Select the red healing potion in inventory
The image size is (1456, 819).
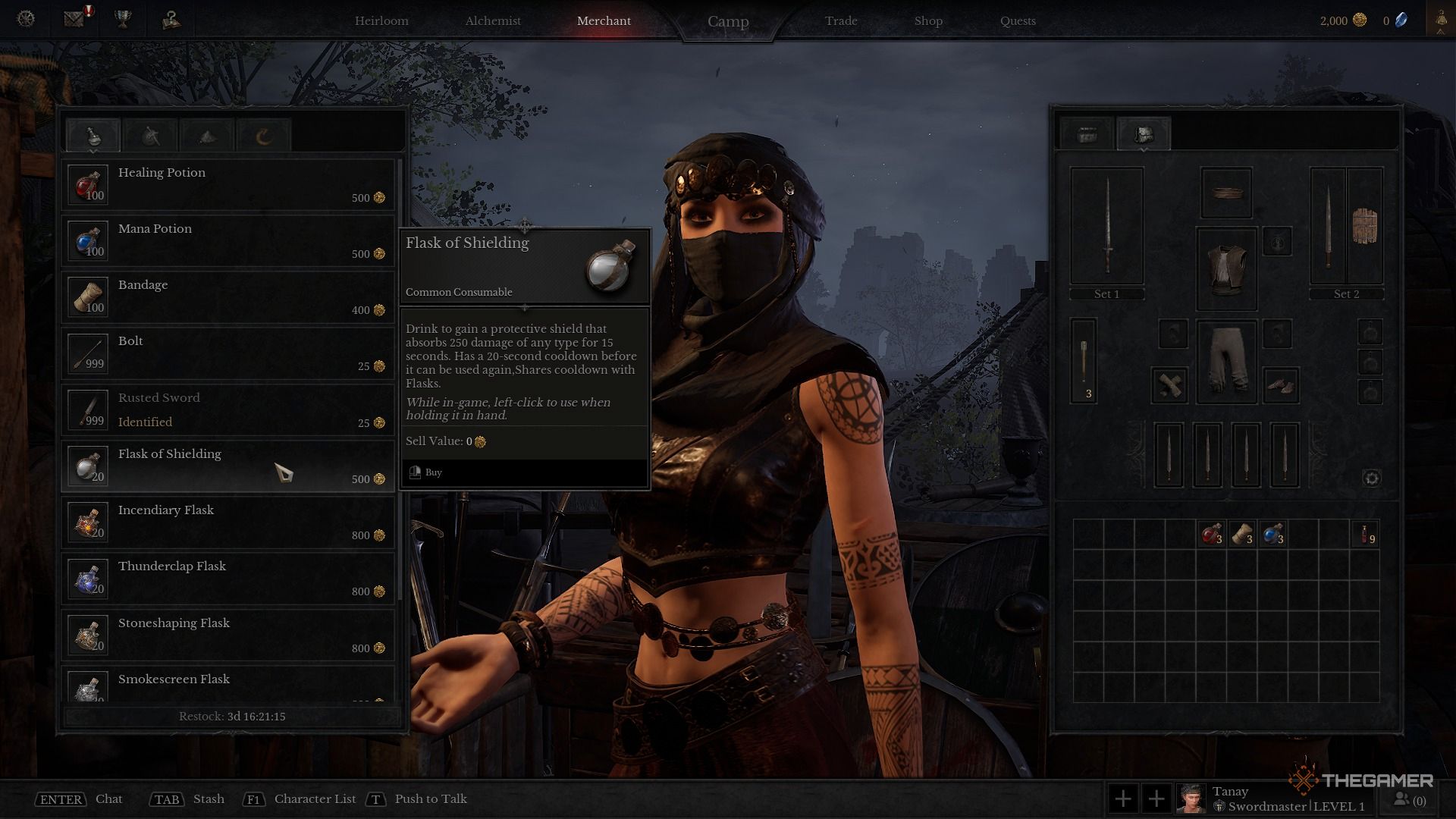[1211, 535]
